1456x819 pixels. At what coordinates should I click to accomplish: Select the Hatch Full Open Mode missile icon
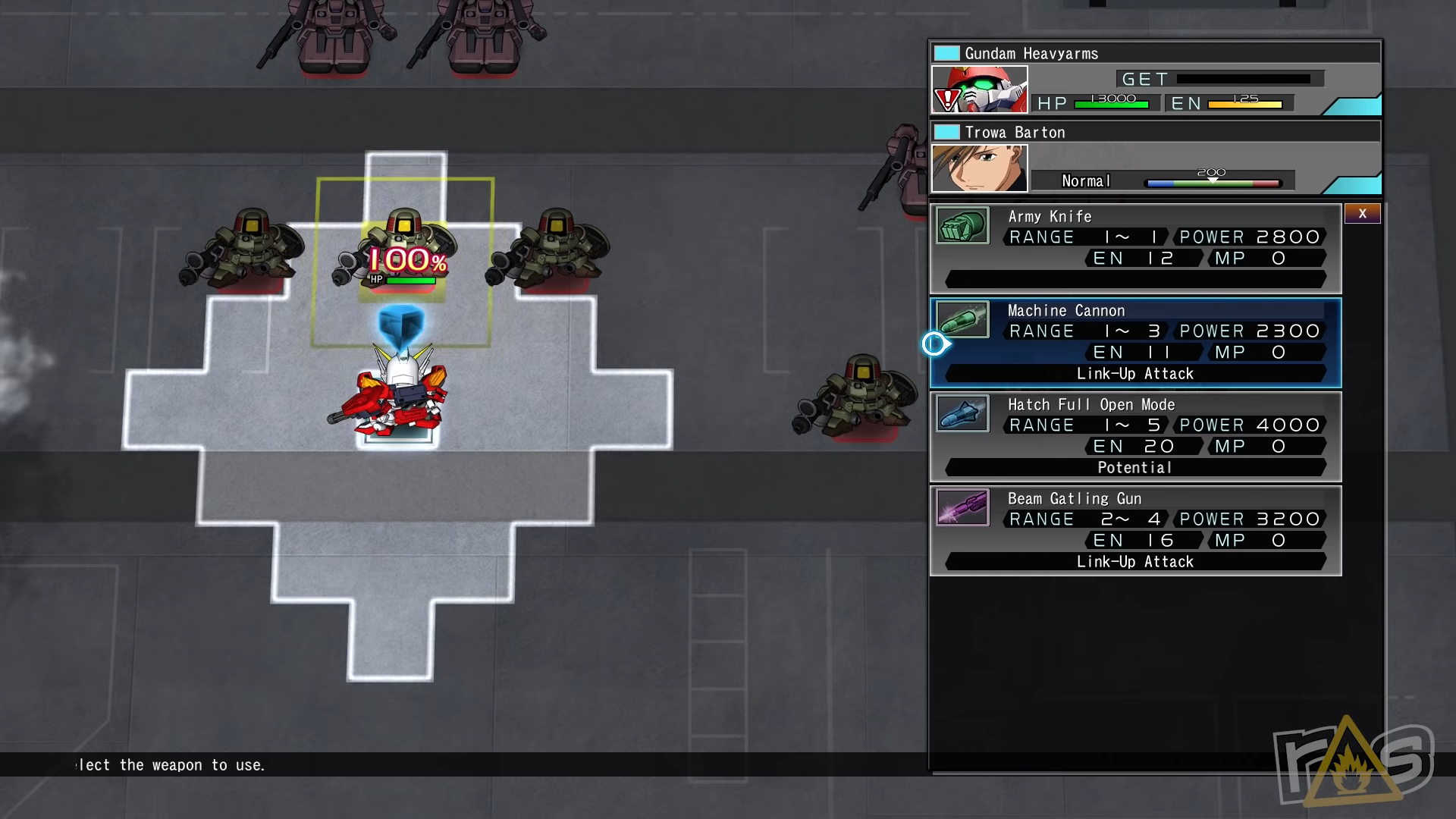click(x=962, y=414)
